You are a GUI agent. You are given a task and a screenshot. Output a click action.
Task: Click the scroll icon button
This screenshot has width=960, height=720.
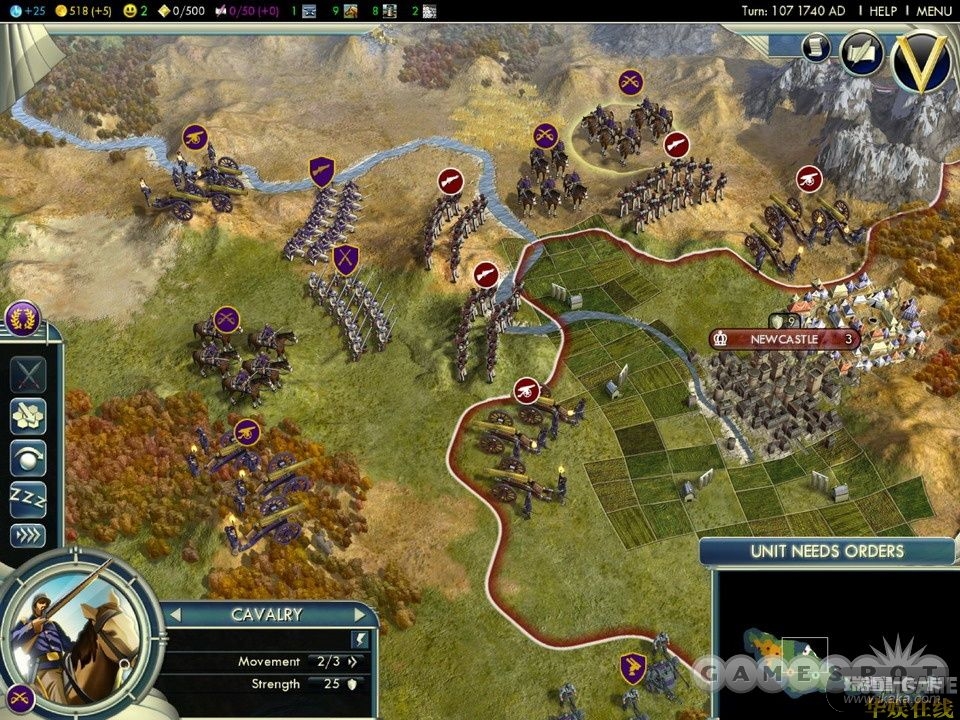tap(816, 48)
